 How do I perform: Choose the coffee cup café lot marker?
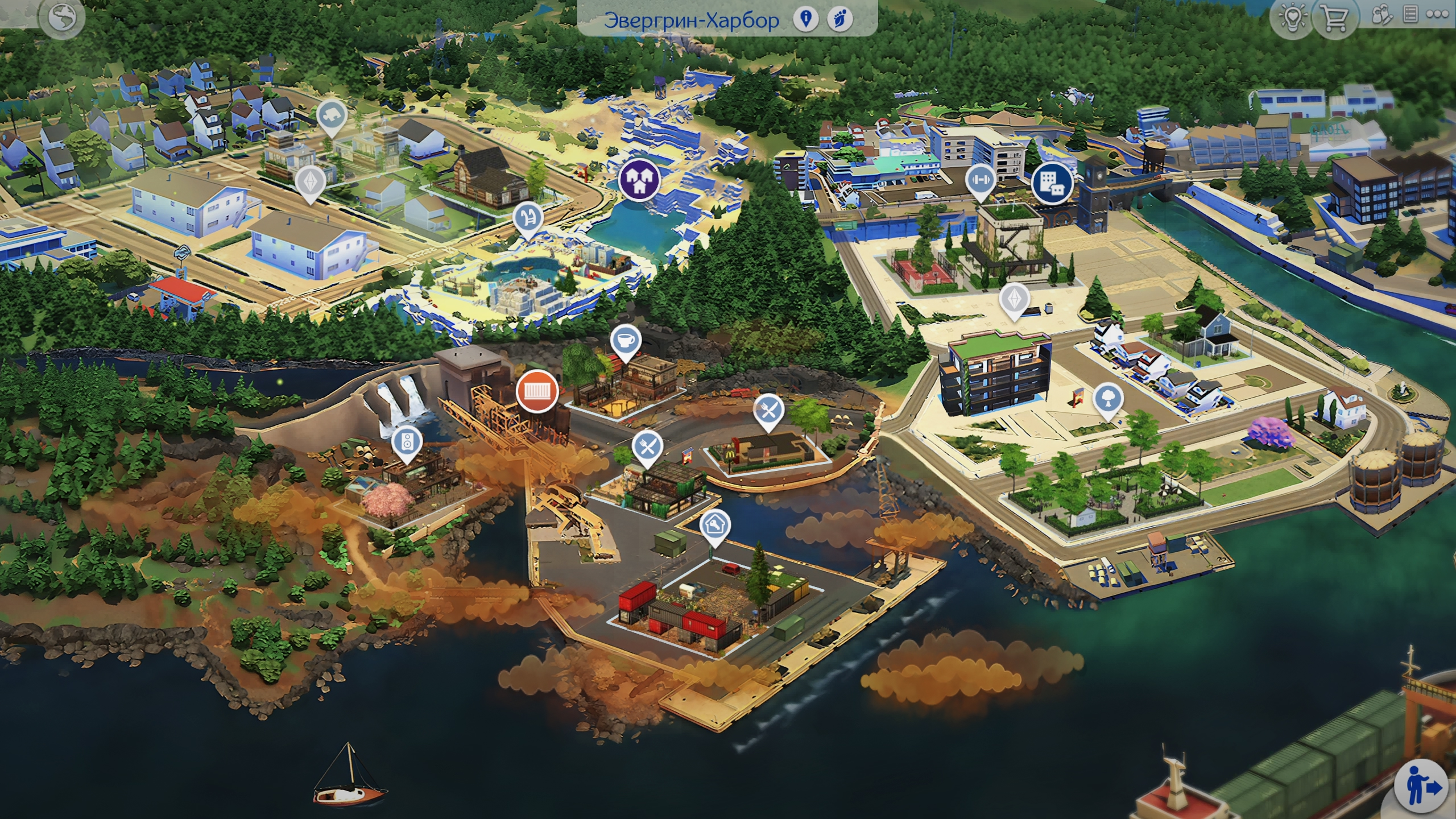[626, 340]
